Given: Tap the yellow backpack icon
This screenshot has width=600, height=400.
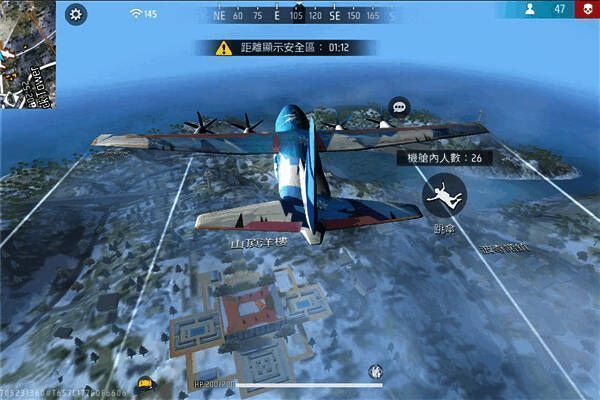Looking at the screenshot, I should (145, 382).
